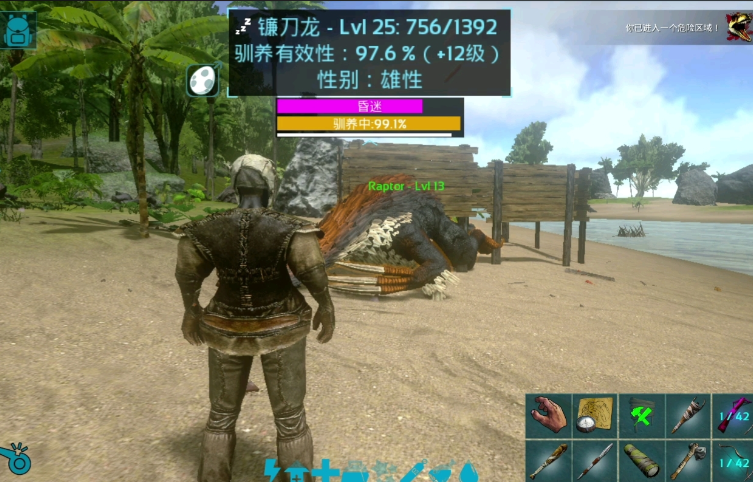Screen dimensions: 753x482
Task: Select the wooden club hotbar slot
Action: (x=548, y=461)
